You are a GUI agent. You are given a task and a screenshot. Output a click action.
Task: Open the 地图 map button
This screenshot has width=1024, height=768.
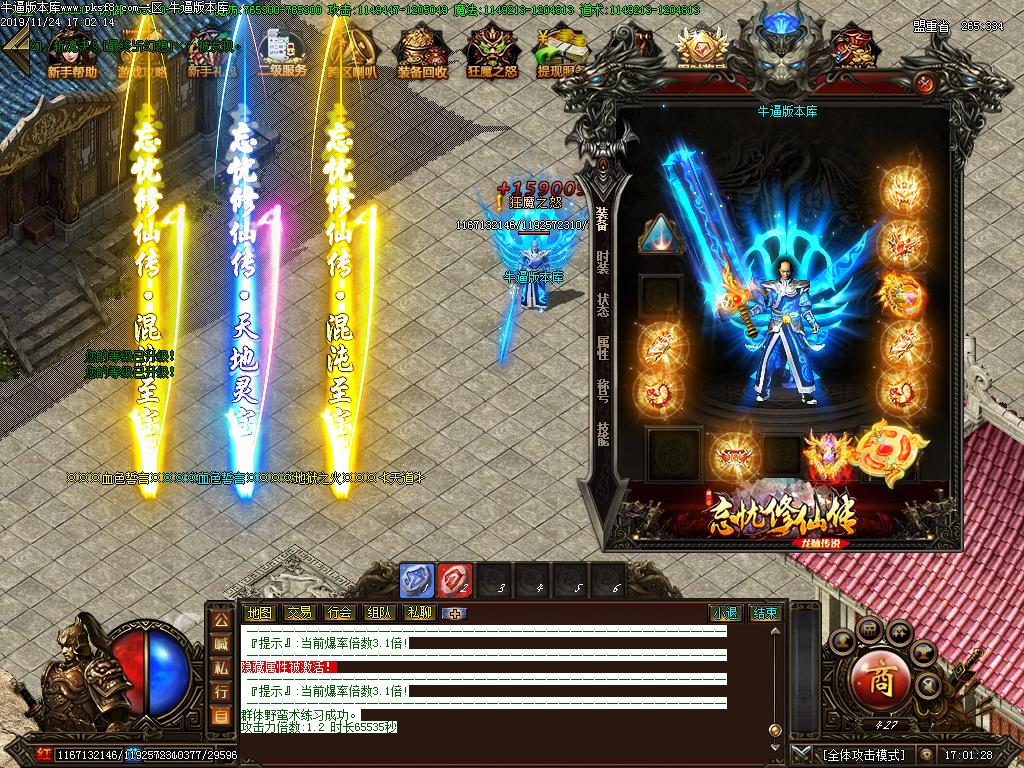(259, 613)
